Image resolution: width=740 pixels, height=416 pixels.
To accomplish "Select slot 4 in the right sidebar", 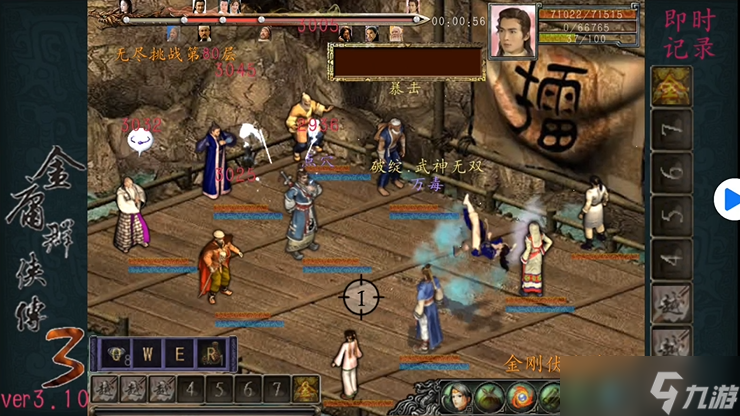I will pyautogui.click(x=671, y=259).
